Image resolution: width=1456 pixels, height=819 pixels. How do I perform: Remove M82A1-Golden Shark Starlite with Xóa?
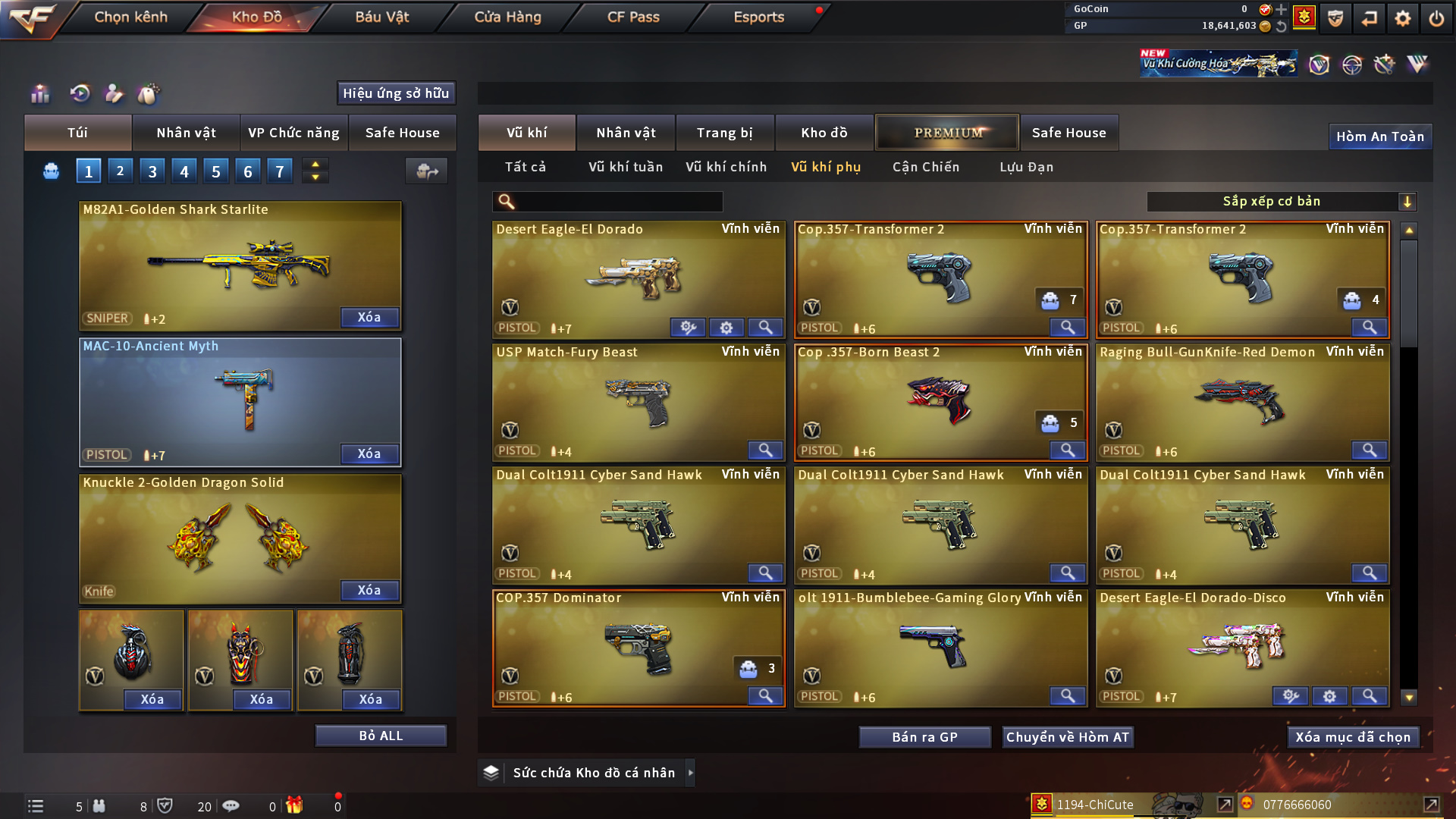pos(369,317)
